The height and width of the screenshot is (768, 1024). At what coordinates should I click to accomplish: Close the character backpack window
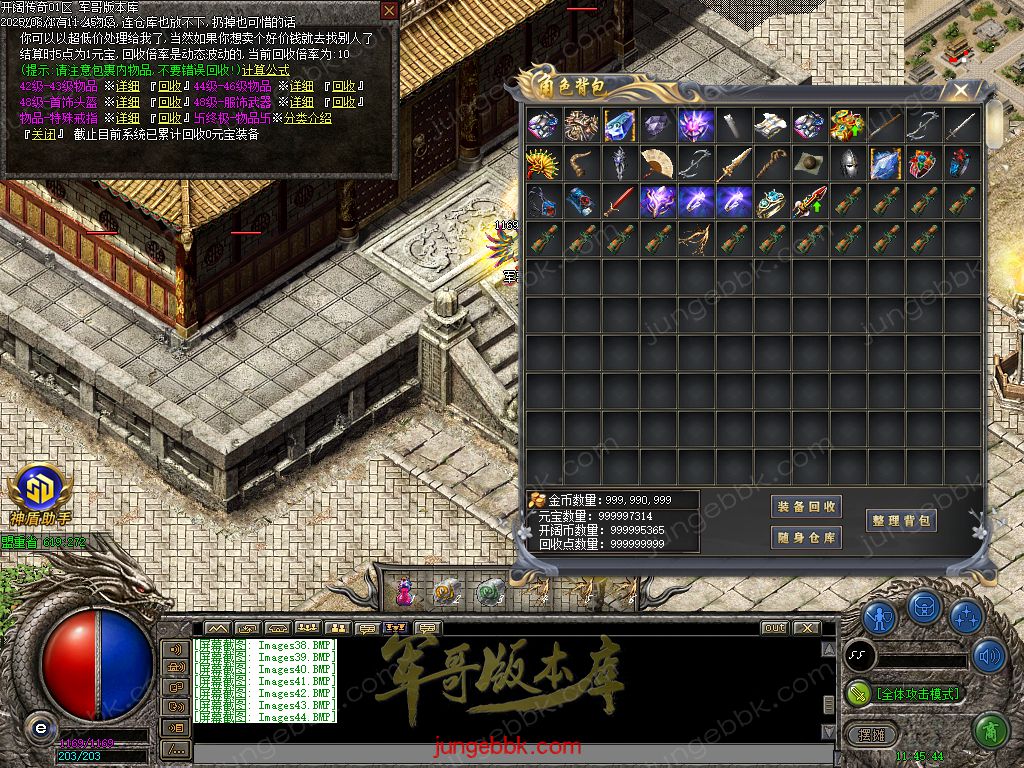[x=960, y=91]
